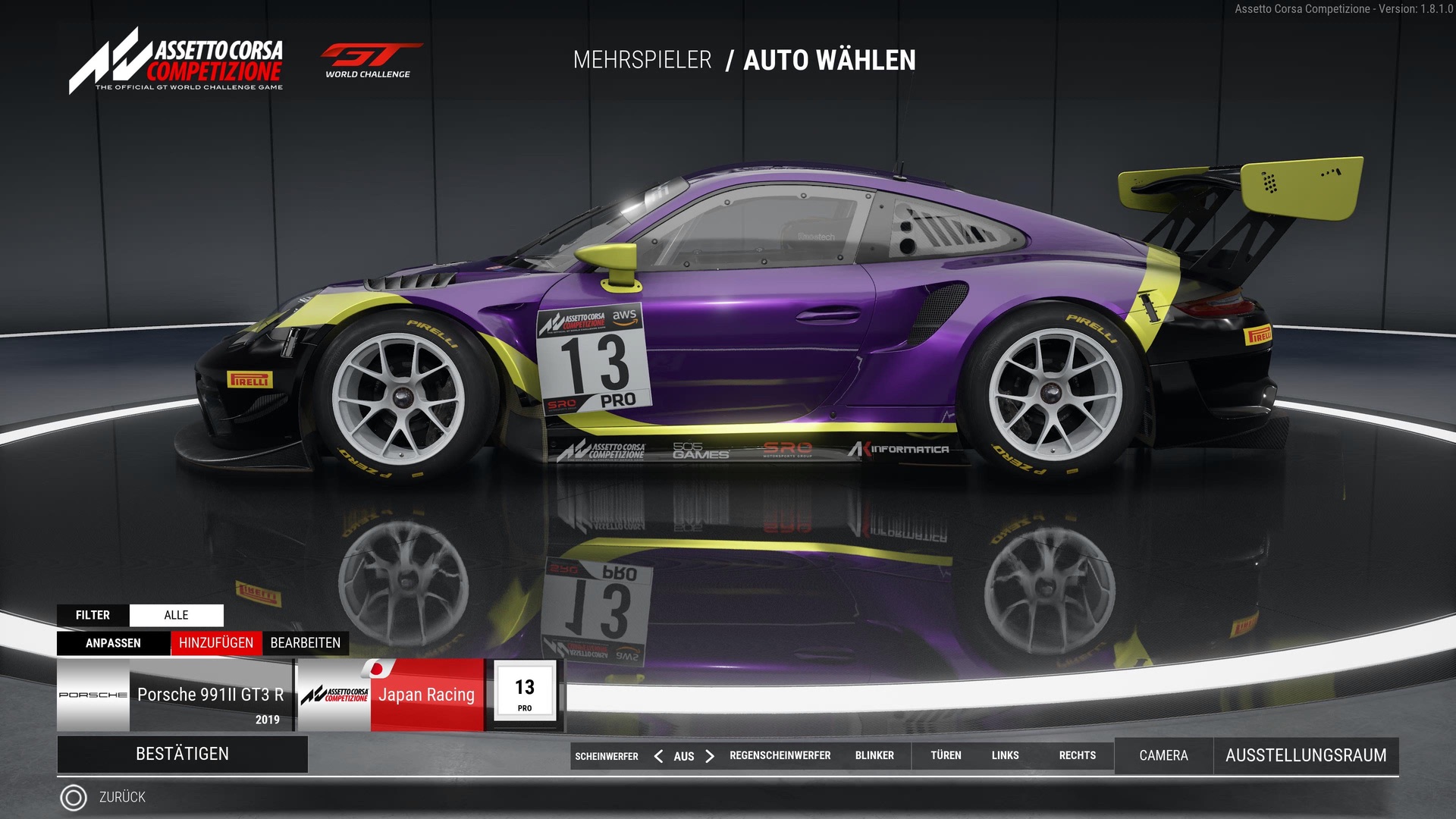This screenshot has width=1456, height=819.
Task: Select the Porsche 991II GT3 R car tile
Action: (174, 695)
